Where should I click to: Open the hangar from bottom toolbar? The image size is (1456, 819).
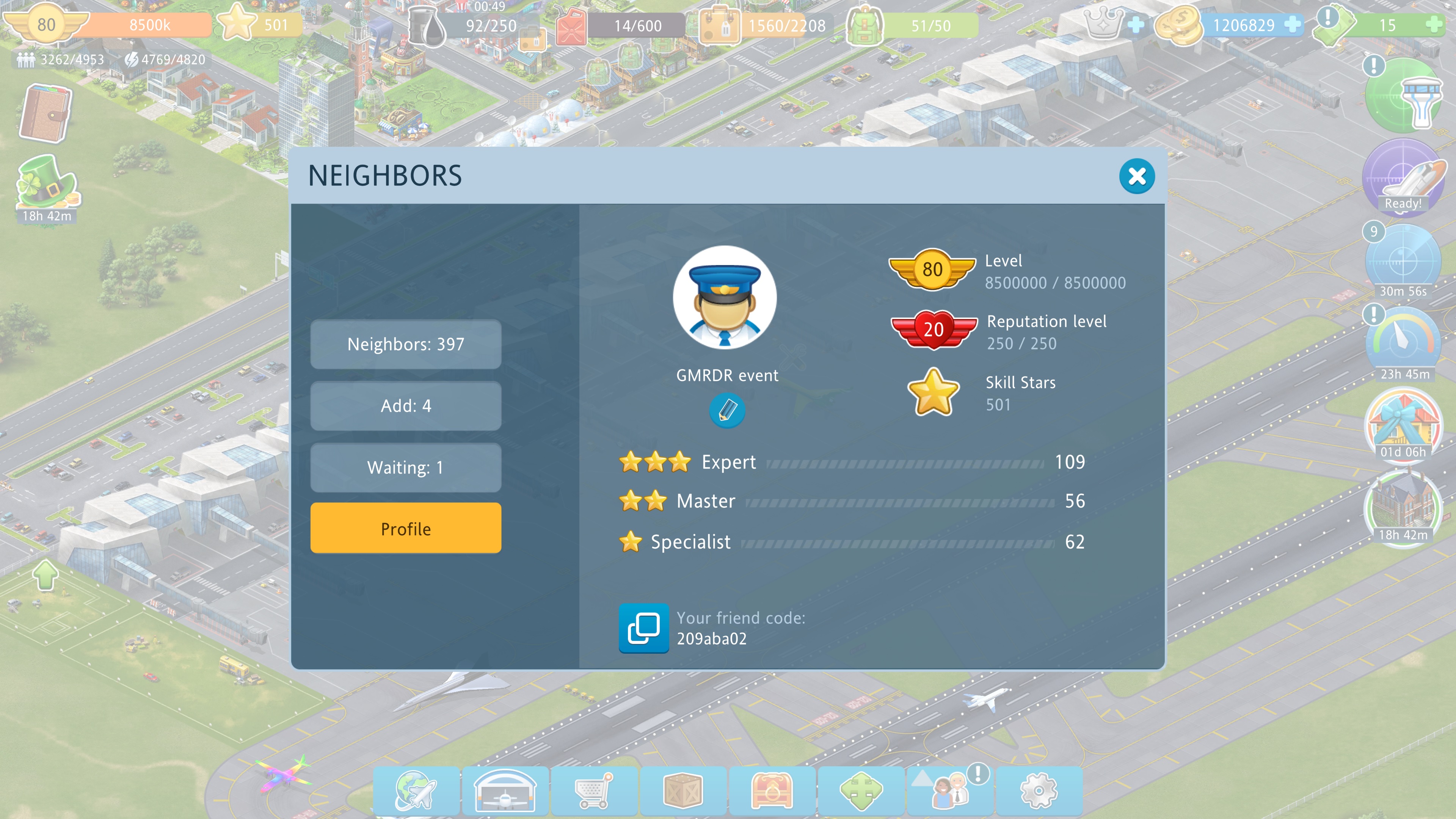[x=505, y=791]
